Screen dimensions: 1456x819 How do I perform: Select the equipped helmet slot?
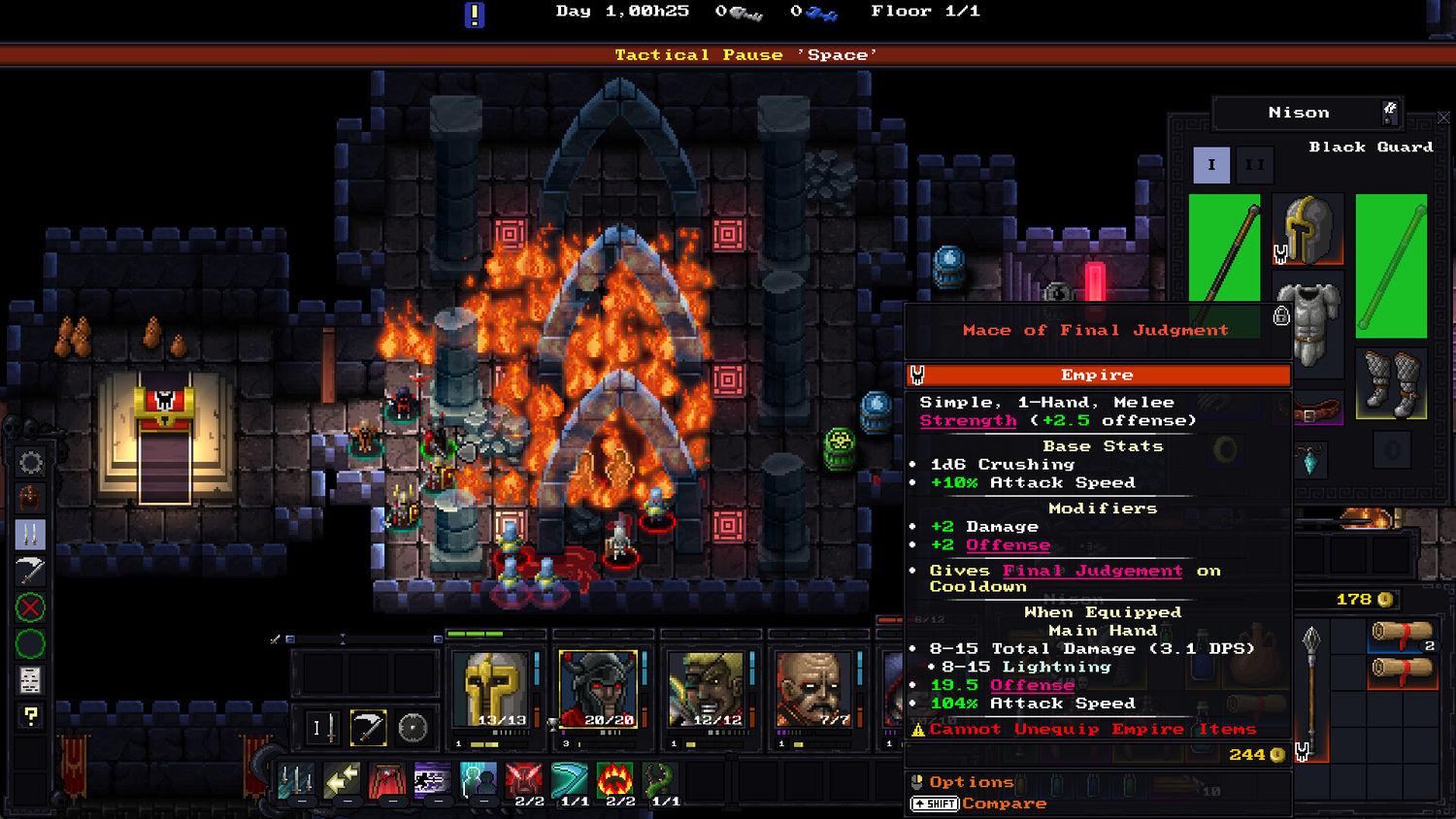point(1307,230)
